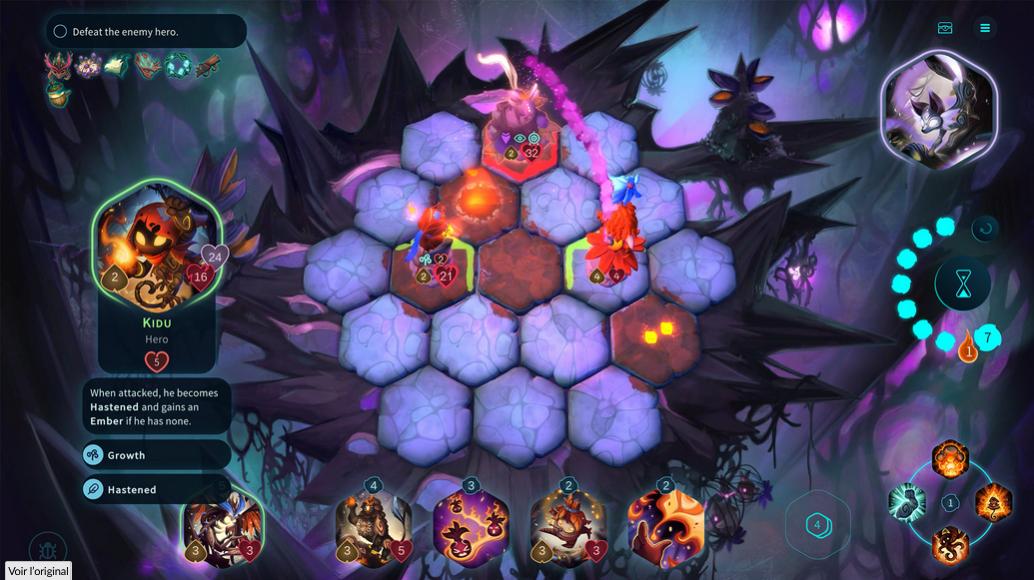Activate the top flame ability in the wheel
This screenshot has height=580, width=1034.
[x=950, y=460]
